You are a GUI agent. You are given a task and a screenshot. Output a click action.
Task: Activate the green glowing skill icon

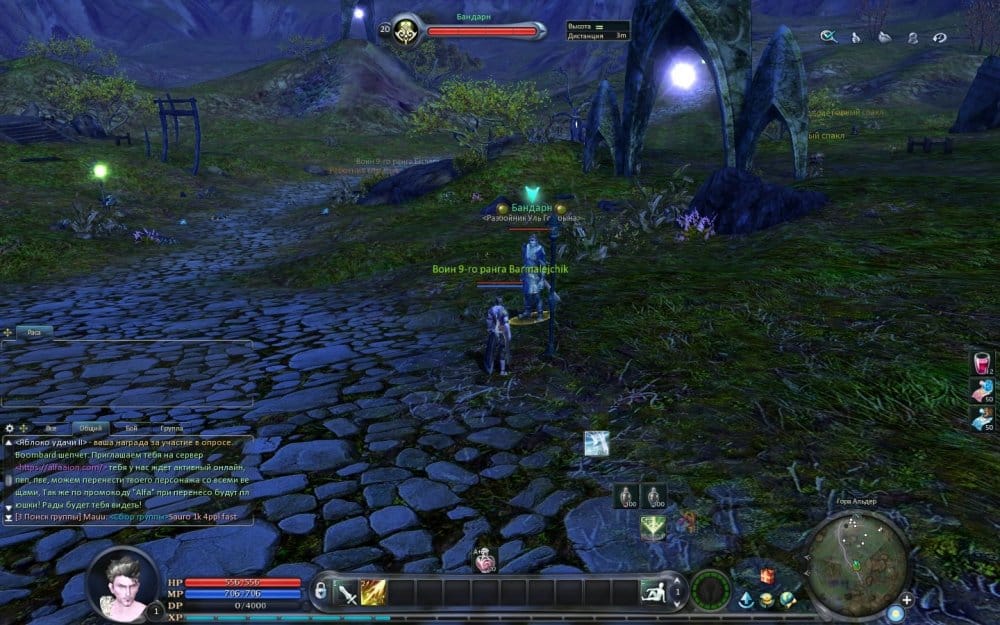[x=653, y=525]
